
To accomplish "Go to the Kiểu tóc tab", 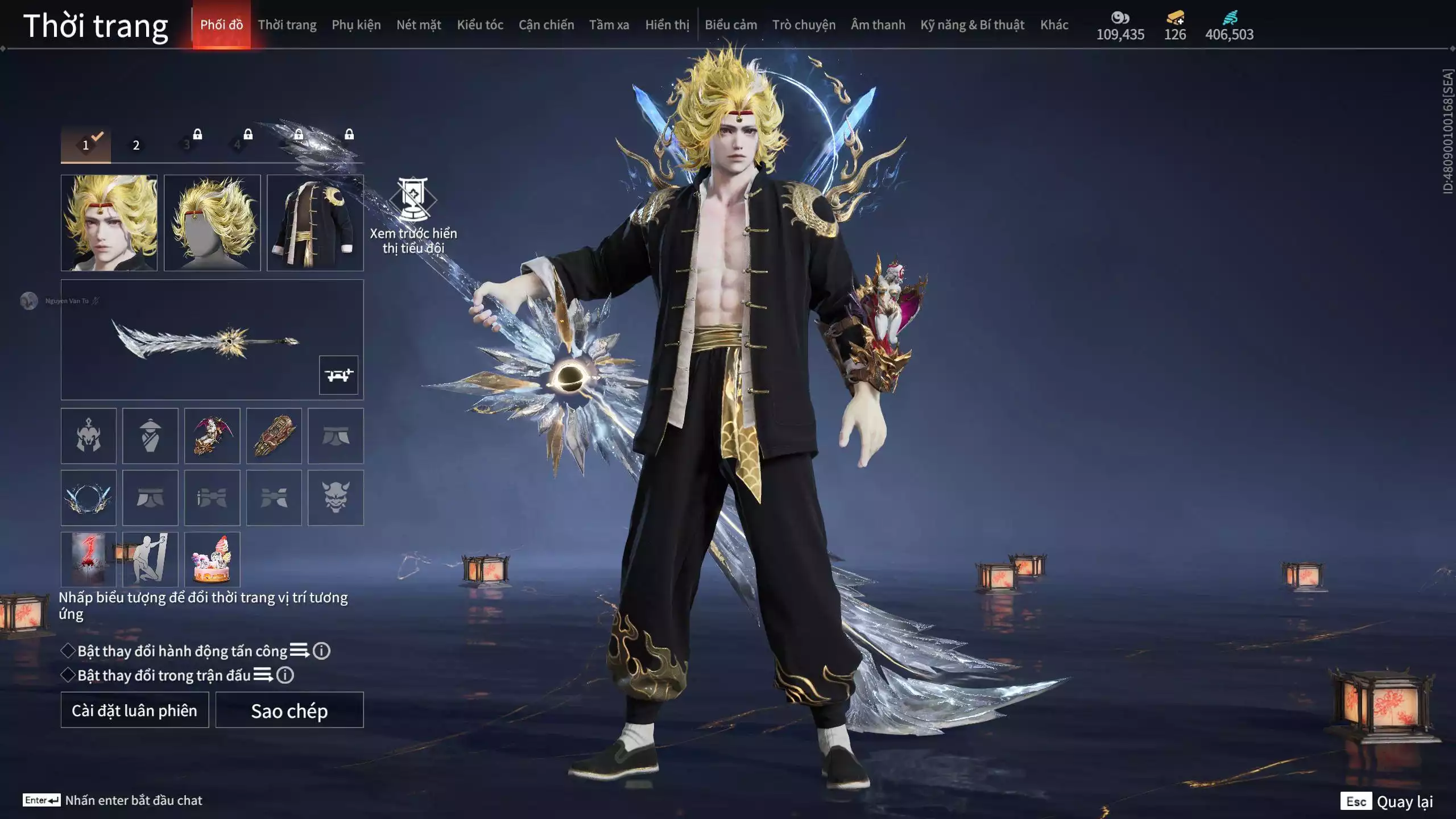I will (x=480, y=25).
